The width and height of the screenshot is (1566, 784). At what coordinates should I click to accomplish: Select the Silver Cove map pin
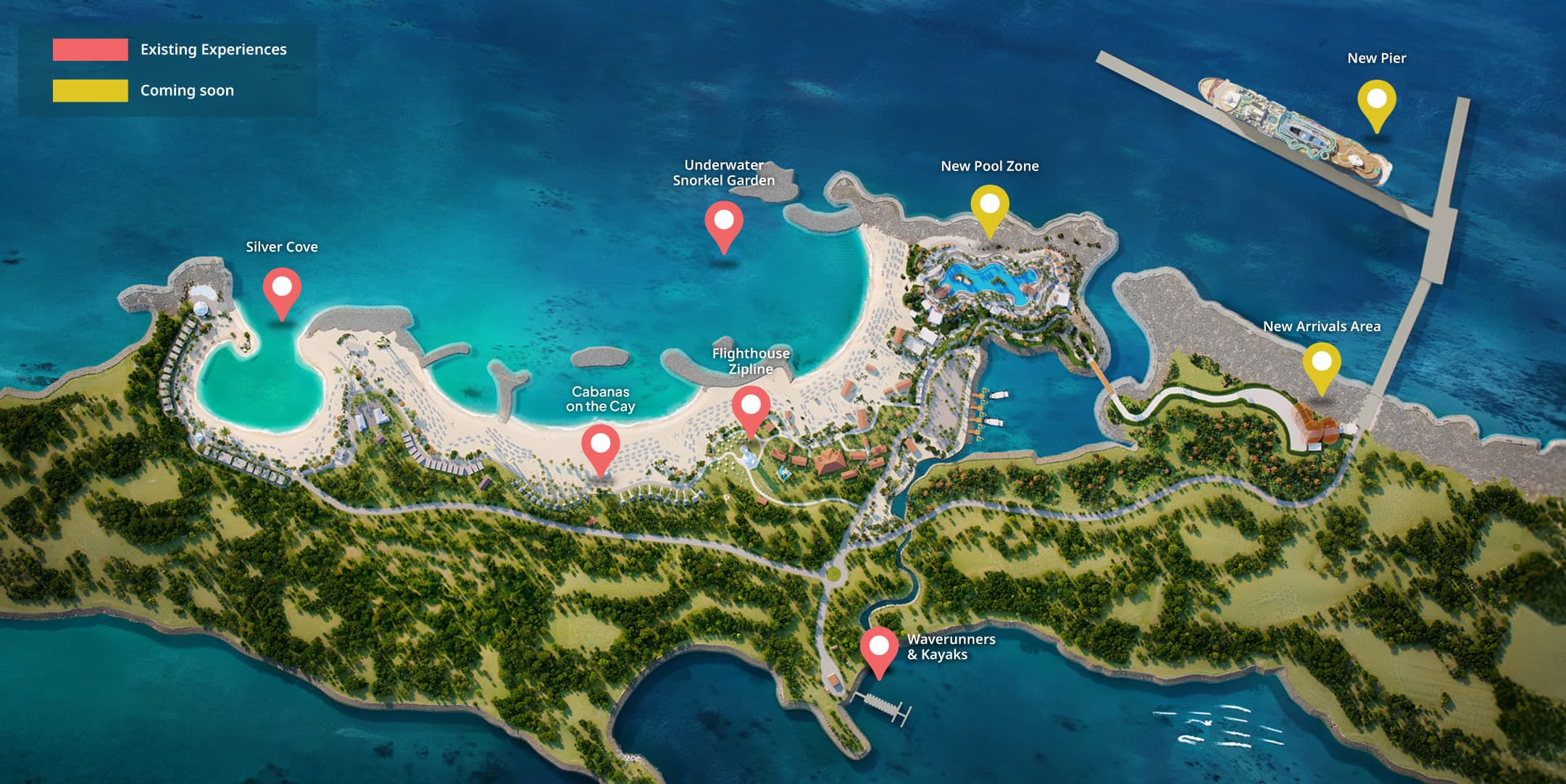(x=282, y=289)
